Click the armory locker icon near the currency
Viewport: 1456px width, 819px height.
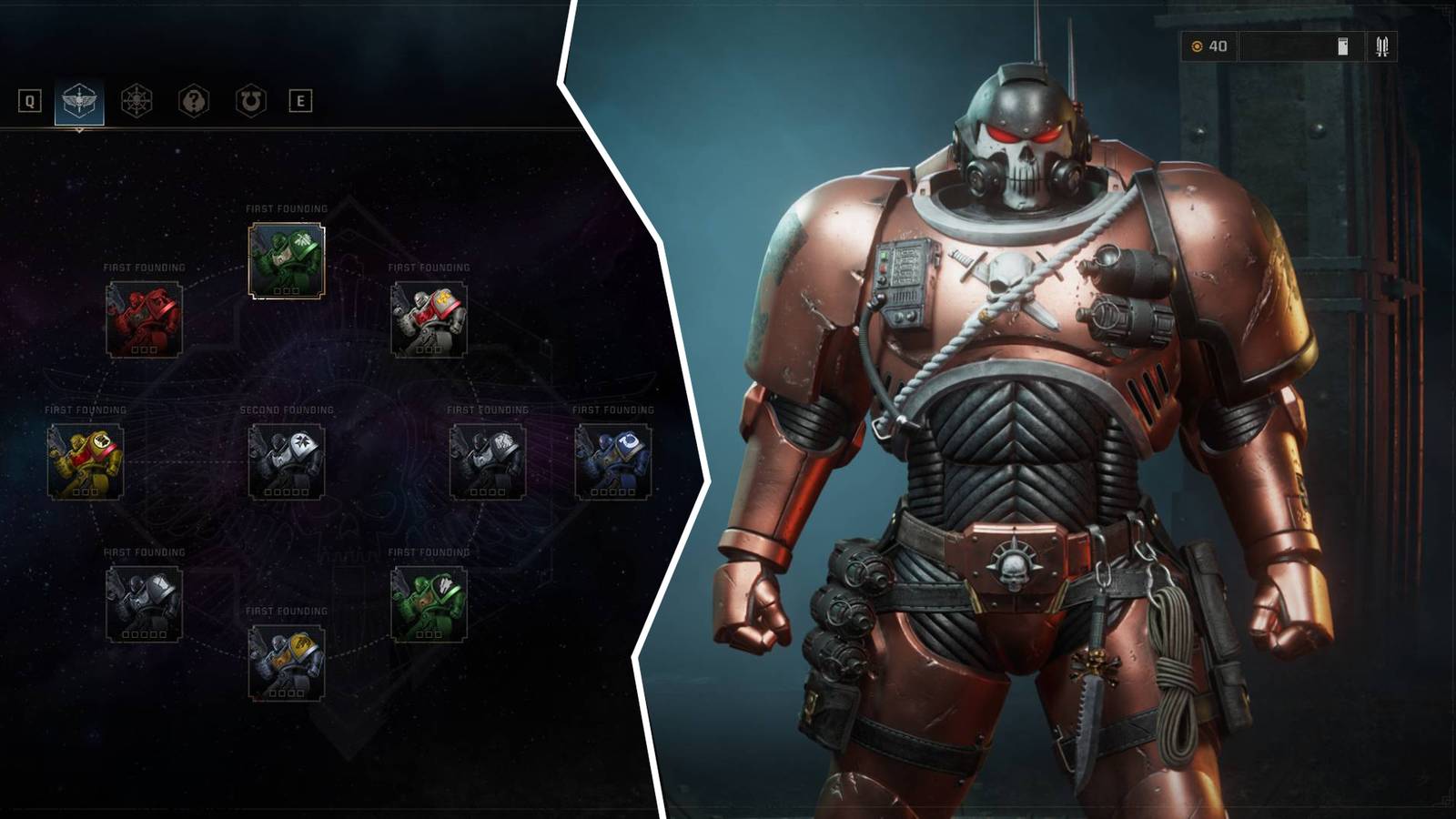[x=1344, y=47]
